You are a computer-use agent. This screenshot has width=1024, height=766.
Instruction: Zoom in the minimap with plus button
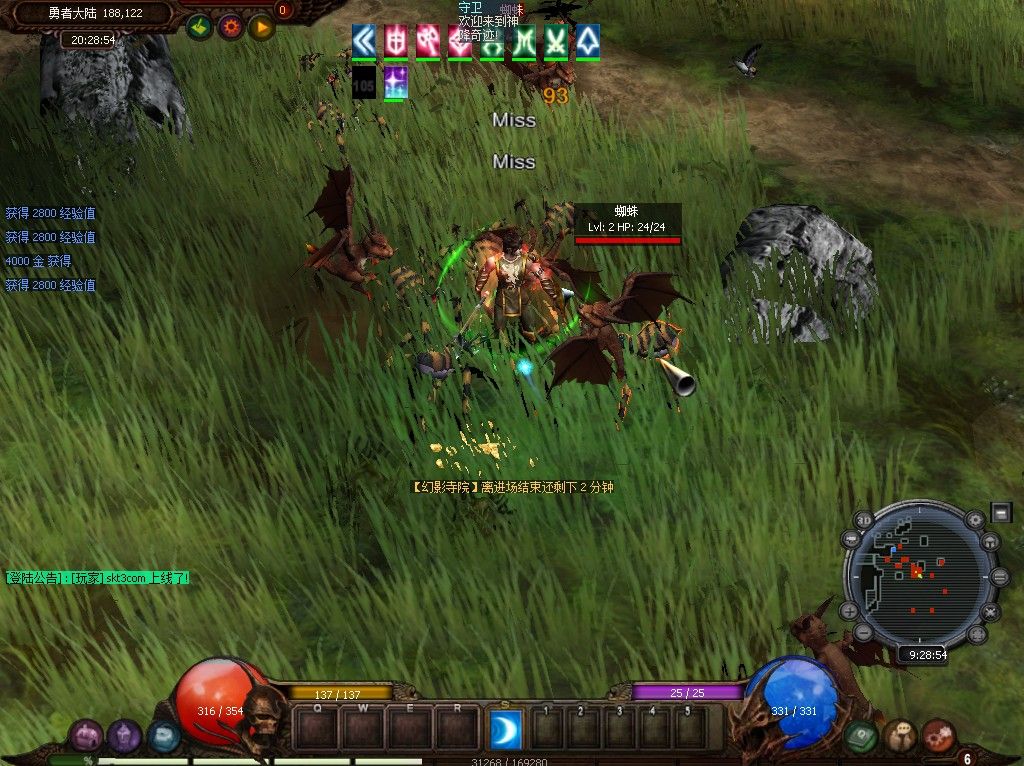[849, 611]
